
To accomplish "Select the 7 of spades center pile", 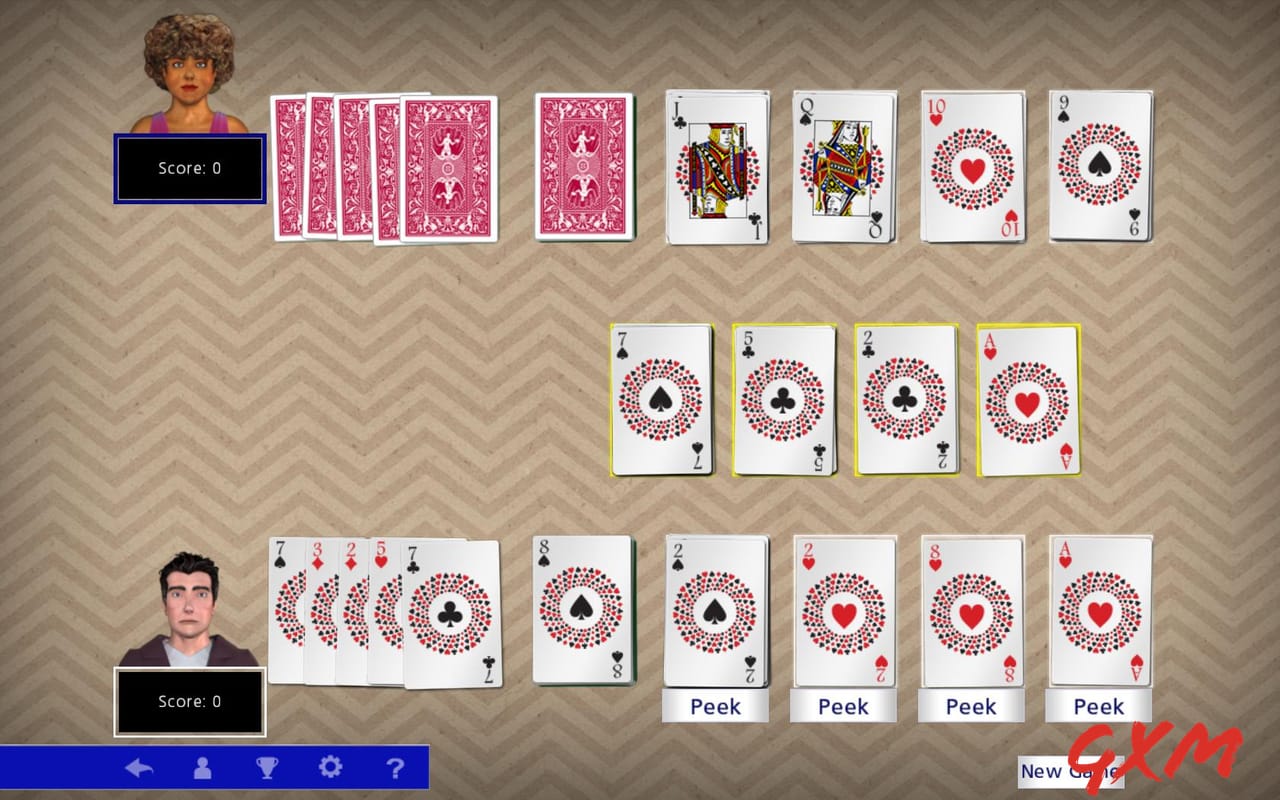I will [x=660, y=400].
